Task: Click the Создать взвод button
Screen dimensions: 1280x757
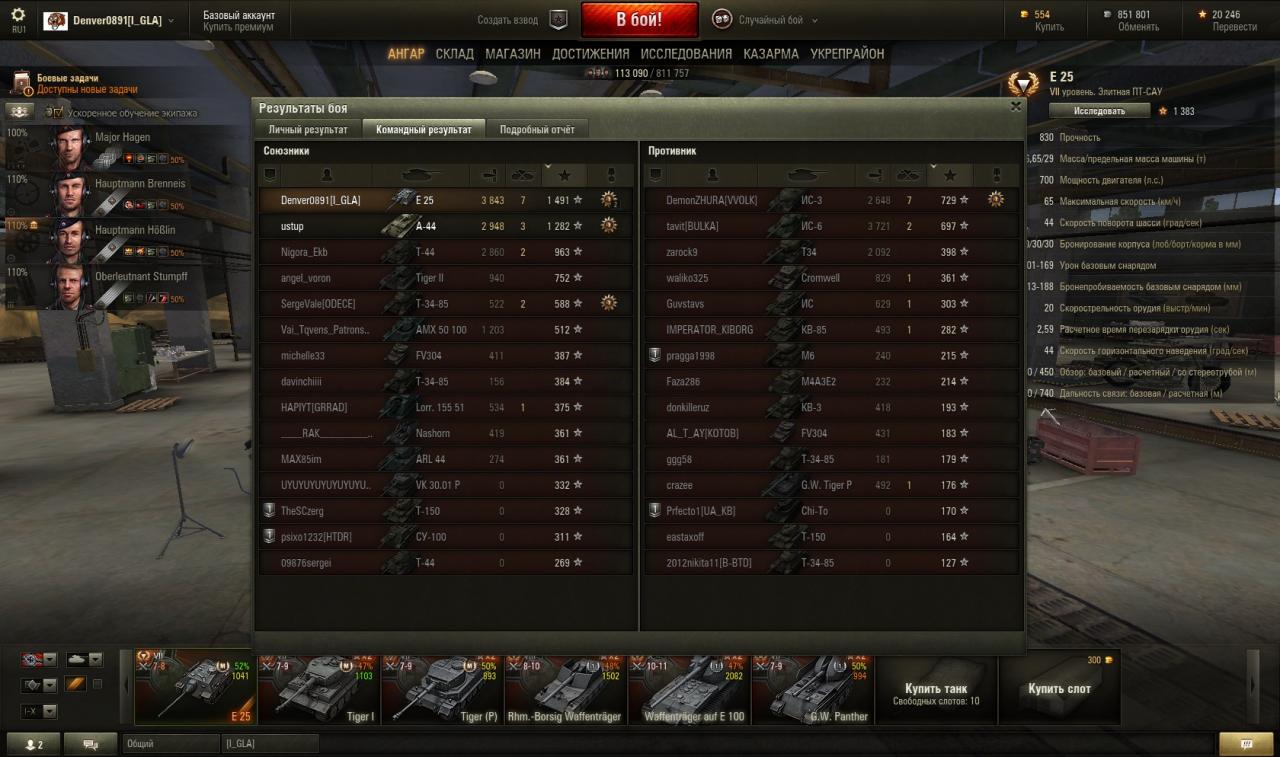Action: [x=521, y=20]
